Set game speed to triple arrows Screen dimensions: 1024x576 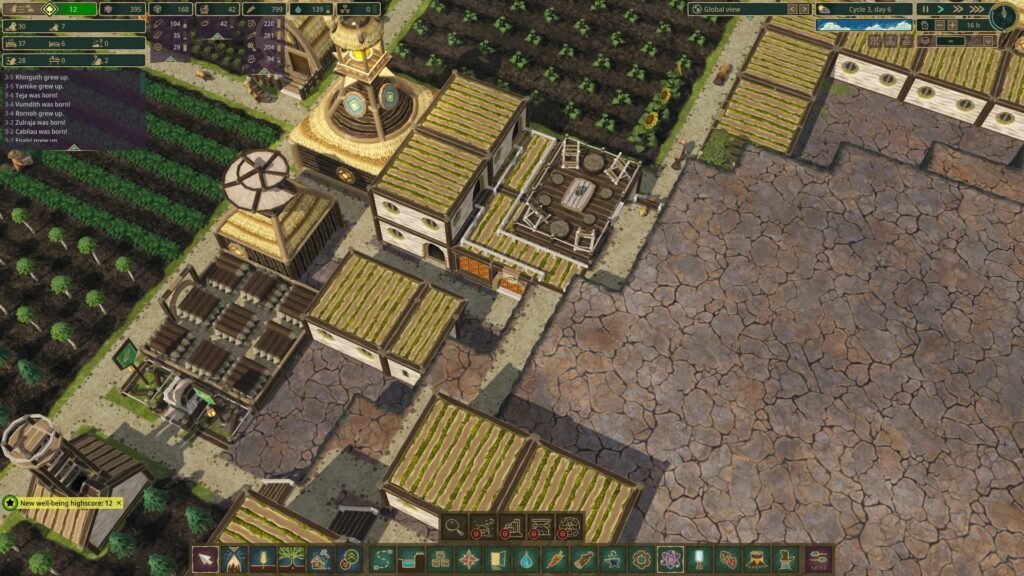(x=976, y=9)
